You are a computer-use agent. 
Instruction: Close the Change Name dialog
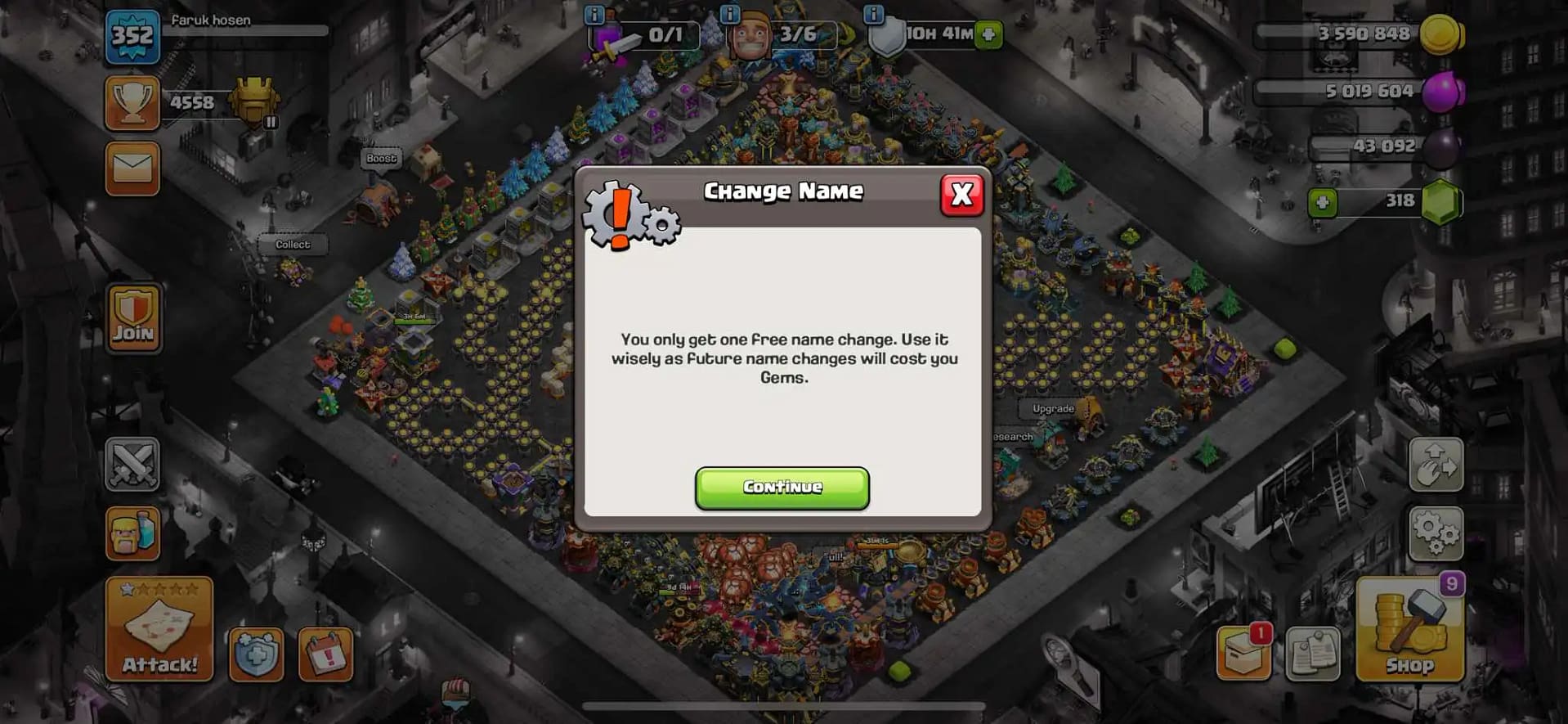(961, 195)
